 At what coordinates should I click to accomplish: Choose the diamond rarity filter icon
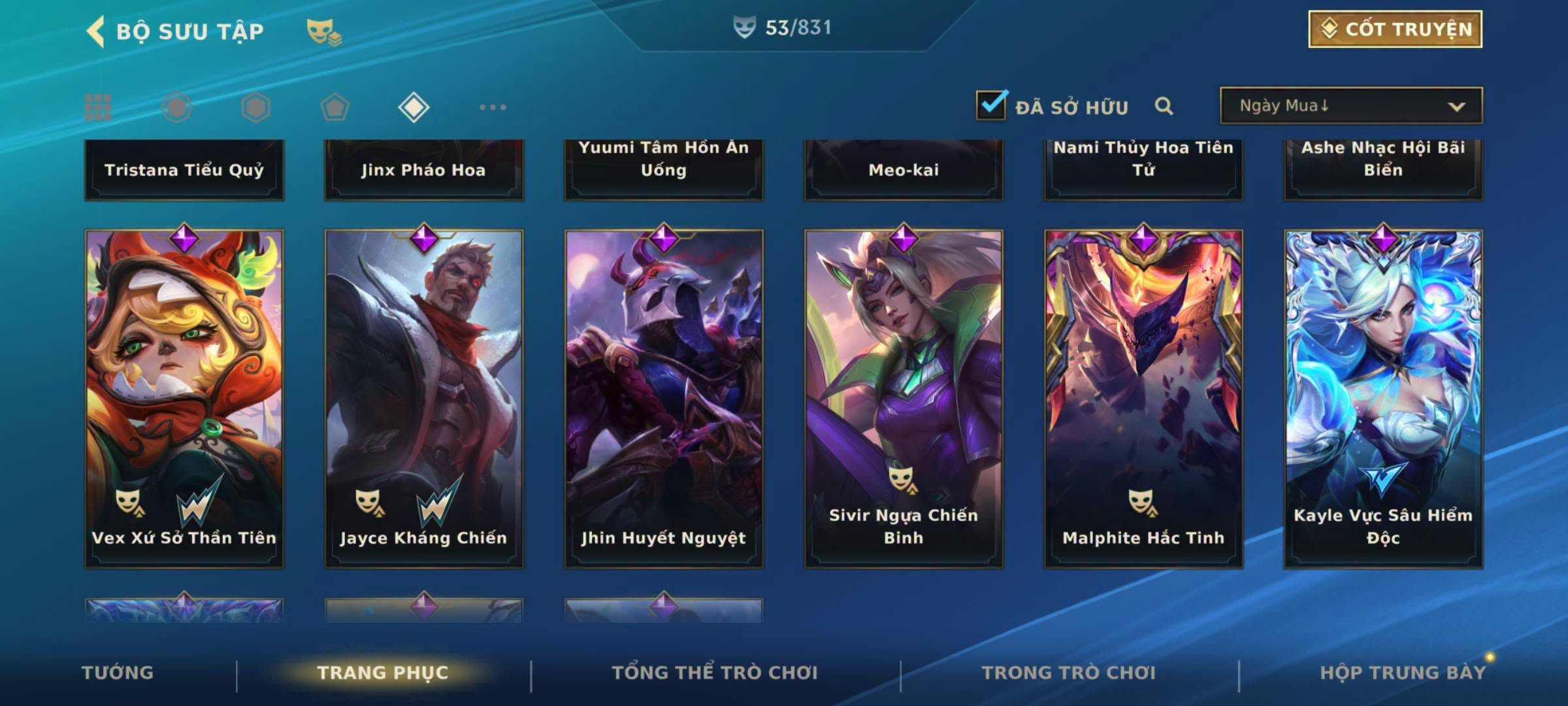[x=414, y=107]
